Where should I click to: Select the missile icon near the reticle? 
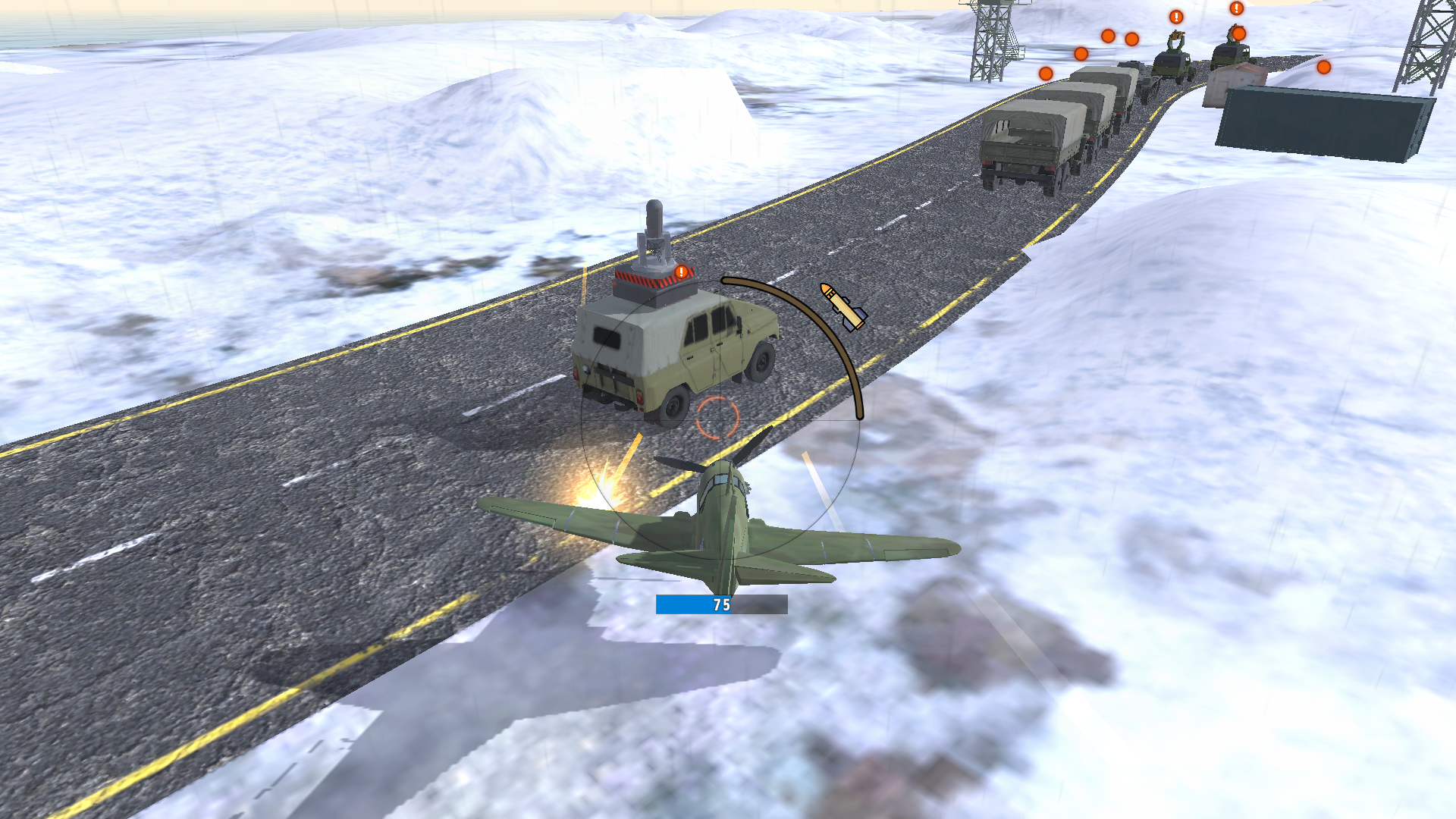pyautogui.click(x=843, y=306)
